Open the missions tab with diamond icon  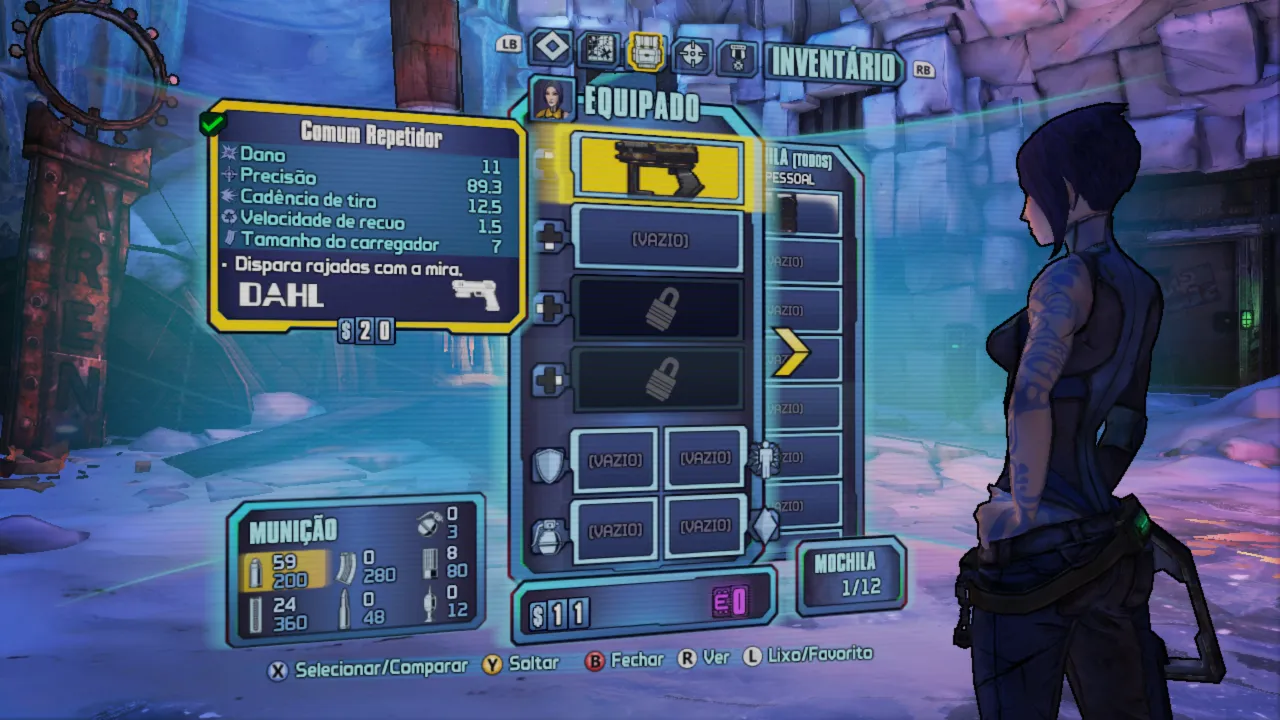pos(550,47)
